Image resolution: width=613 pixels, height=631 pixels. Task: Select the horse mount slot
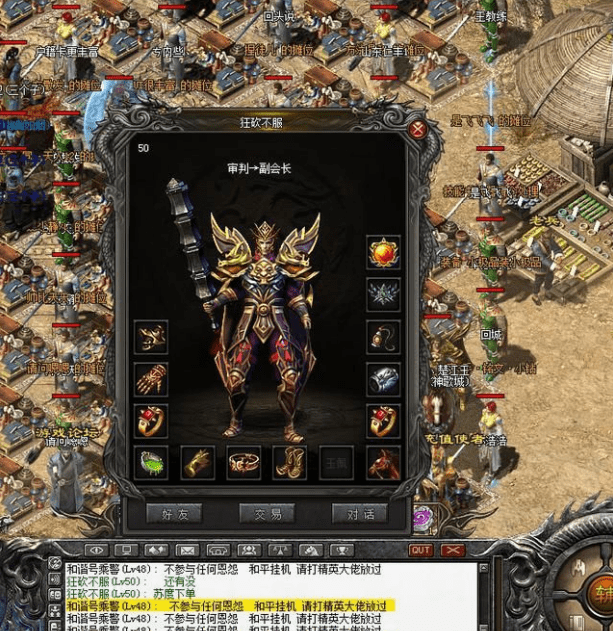point(383,462)
